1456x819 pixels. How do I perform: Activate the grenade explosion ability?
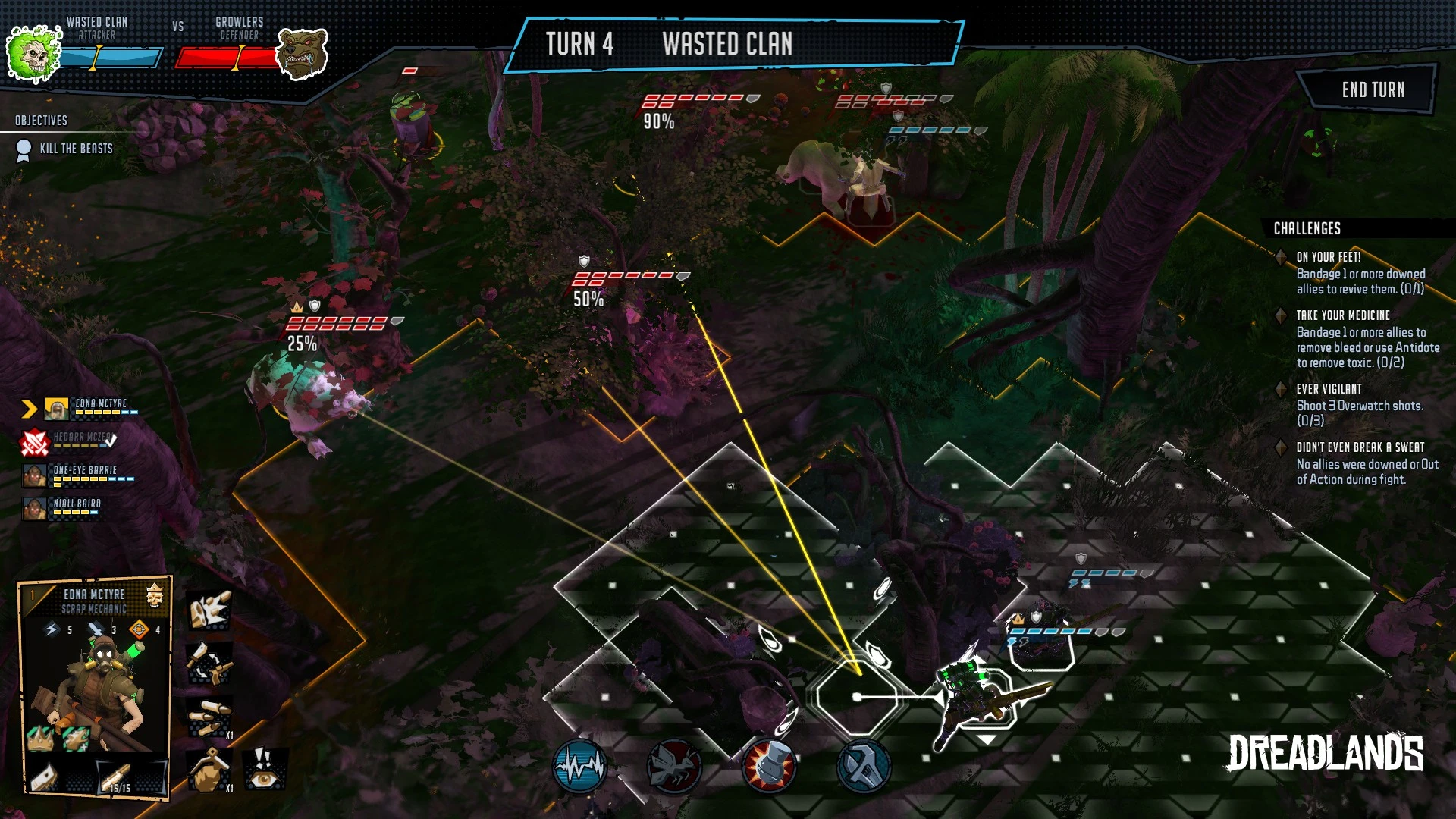pyautogui.click(x=768, y=767)
